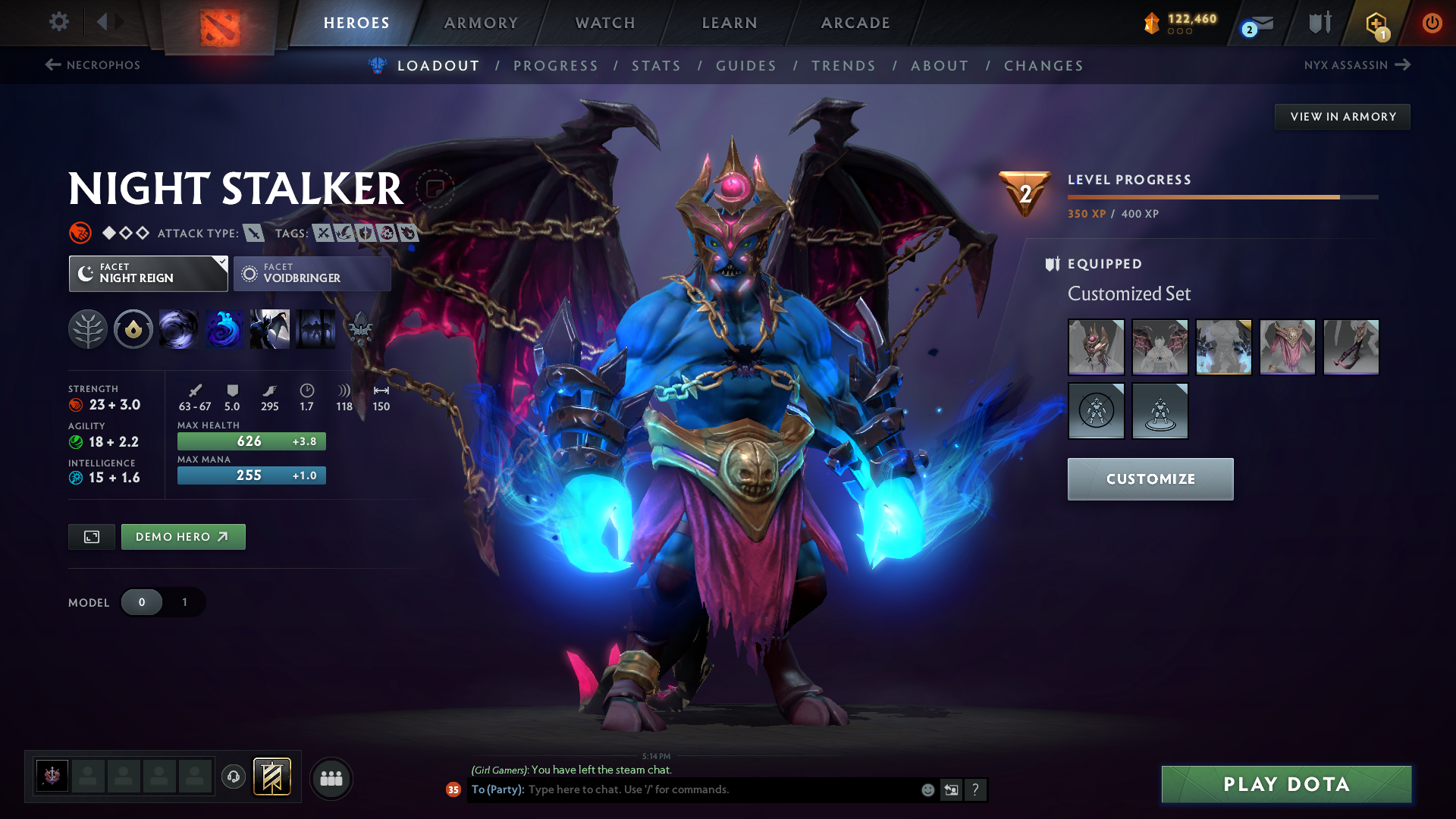Screen dimensions: 1456x819
Task: Open the ARMORY menu item
Action: [481, 23]
